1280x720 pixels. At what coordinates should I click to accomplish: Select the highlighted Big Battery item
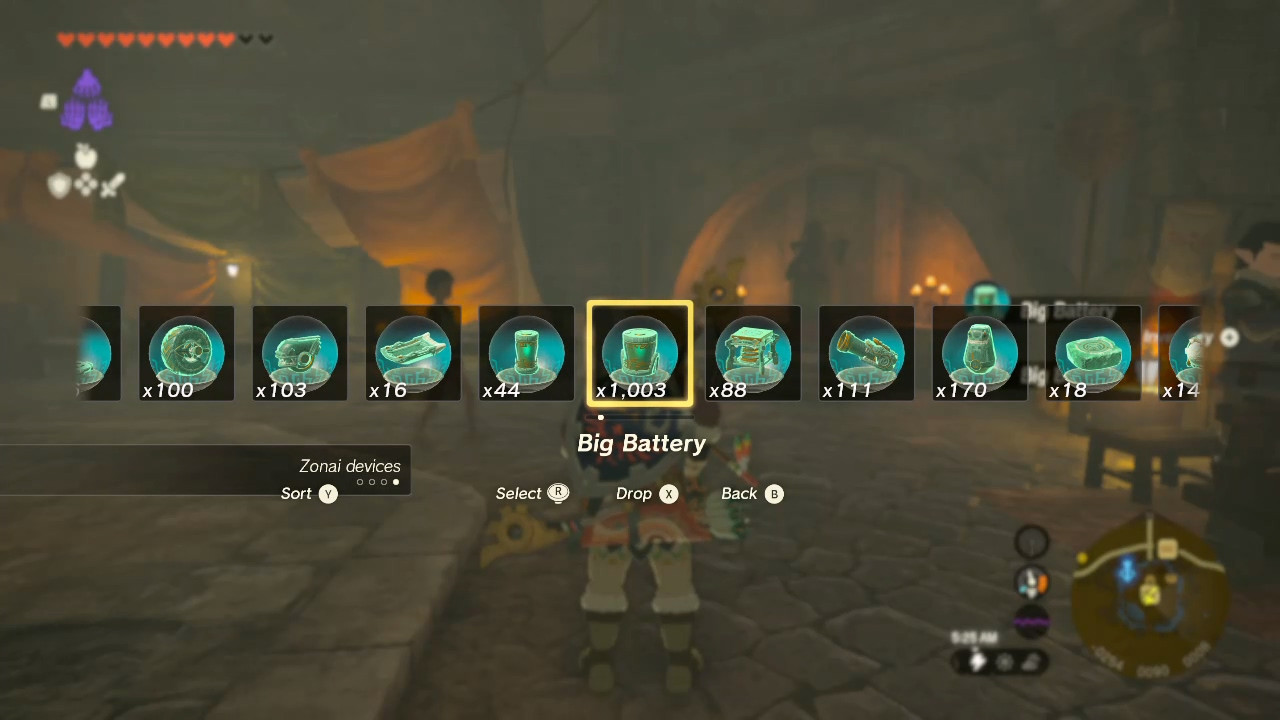coord(640,352)
